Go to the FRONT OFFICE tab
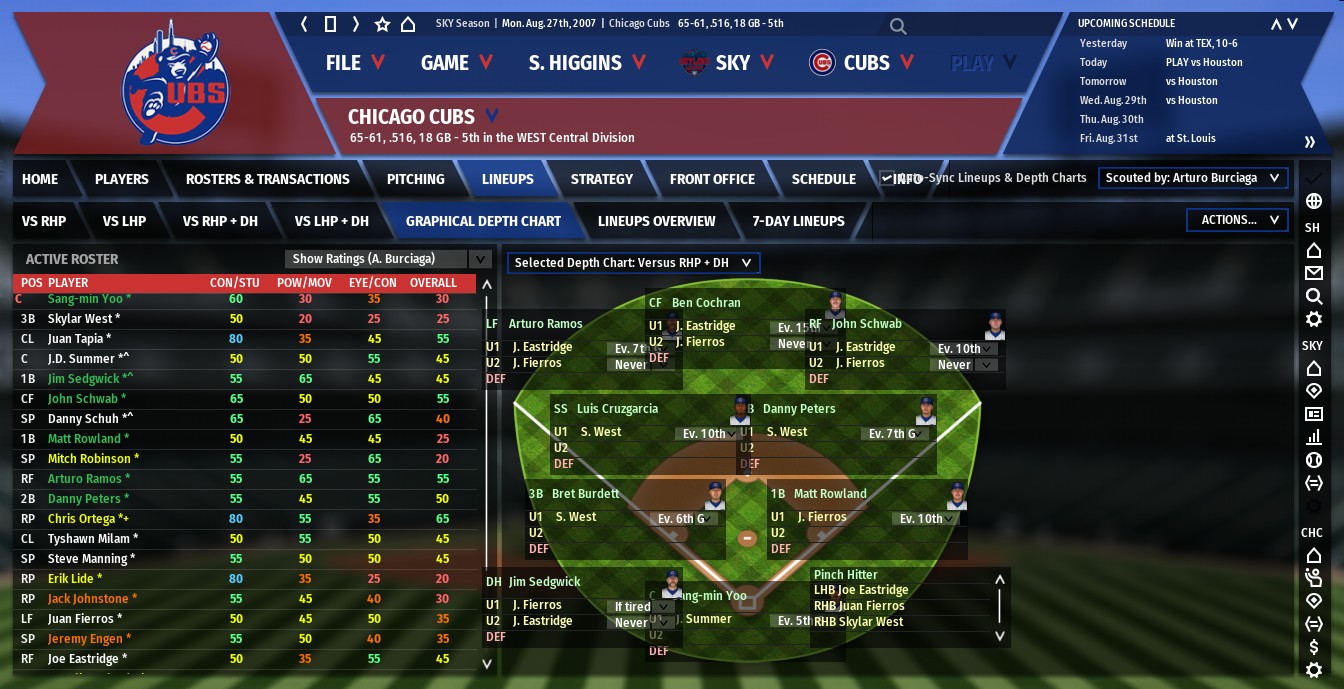Screen dimensions: 1344x689 (x=712, y=179)
